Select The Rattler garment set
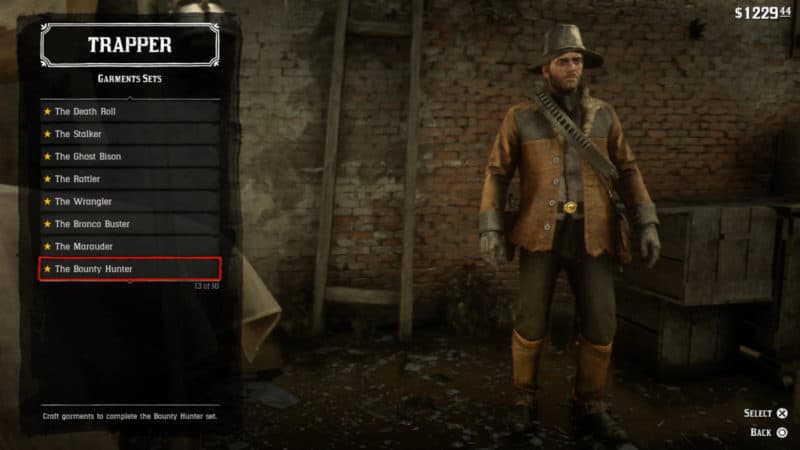Image resolution: width=800 pixels, height=450 pixels. pyautogui.click(x=129, y=179)
